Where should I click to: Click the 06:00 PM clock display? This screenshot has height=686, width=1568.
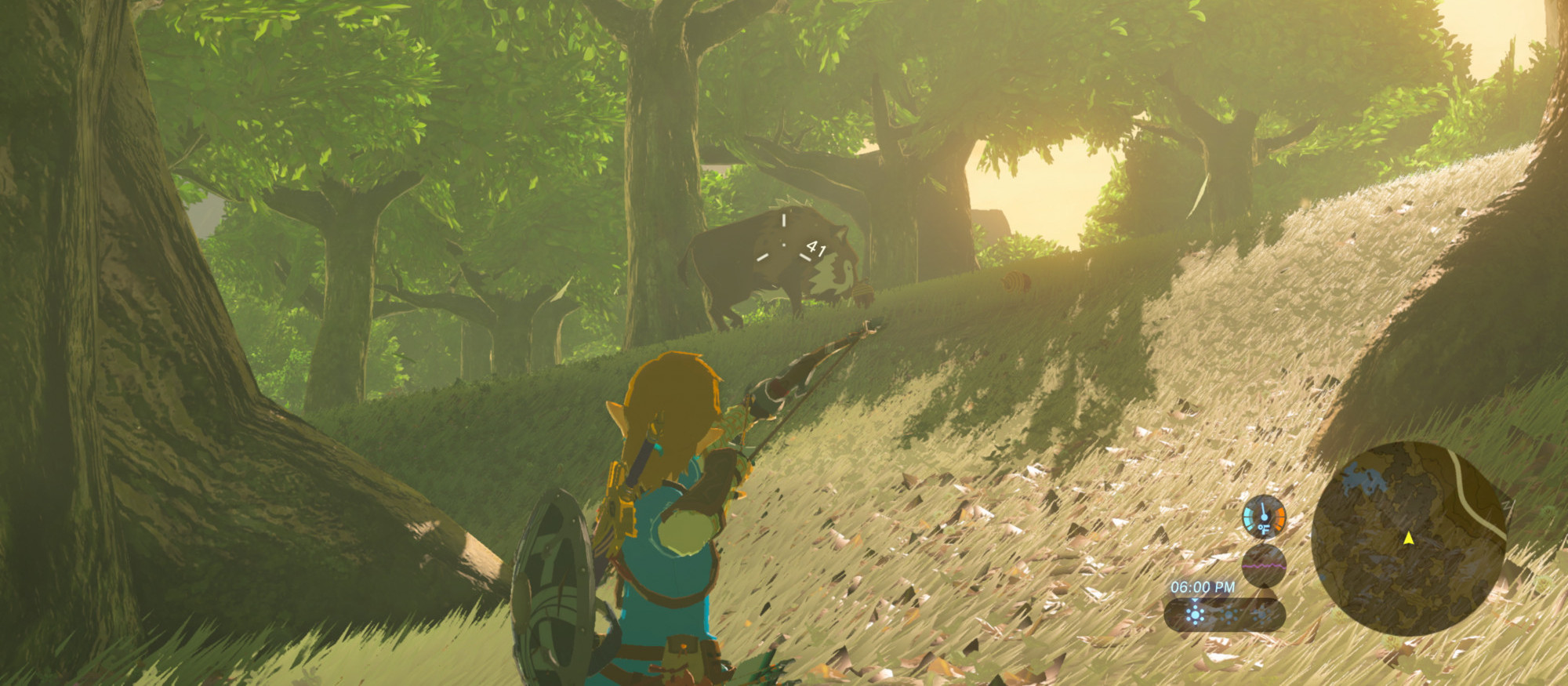(x=1202, y=586)
